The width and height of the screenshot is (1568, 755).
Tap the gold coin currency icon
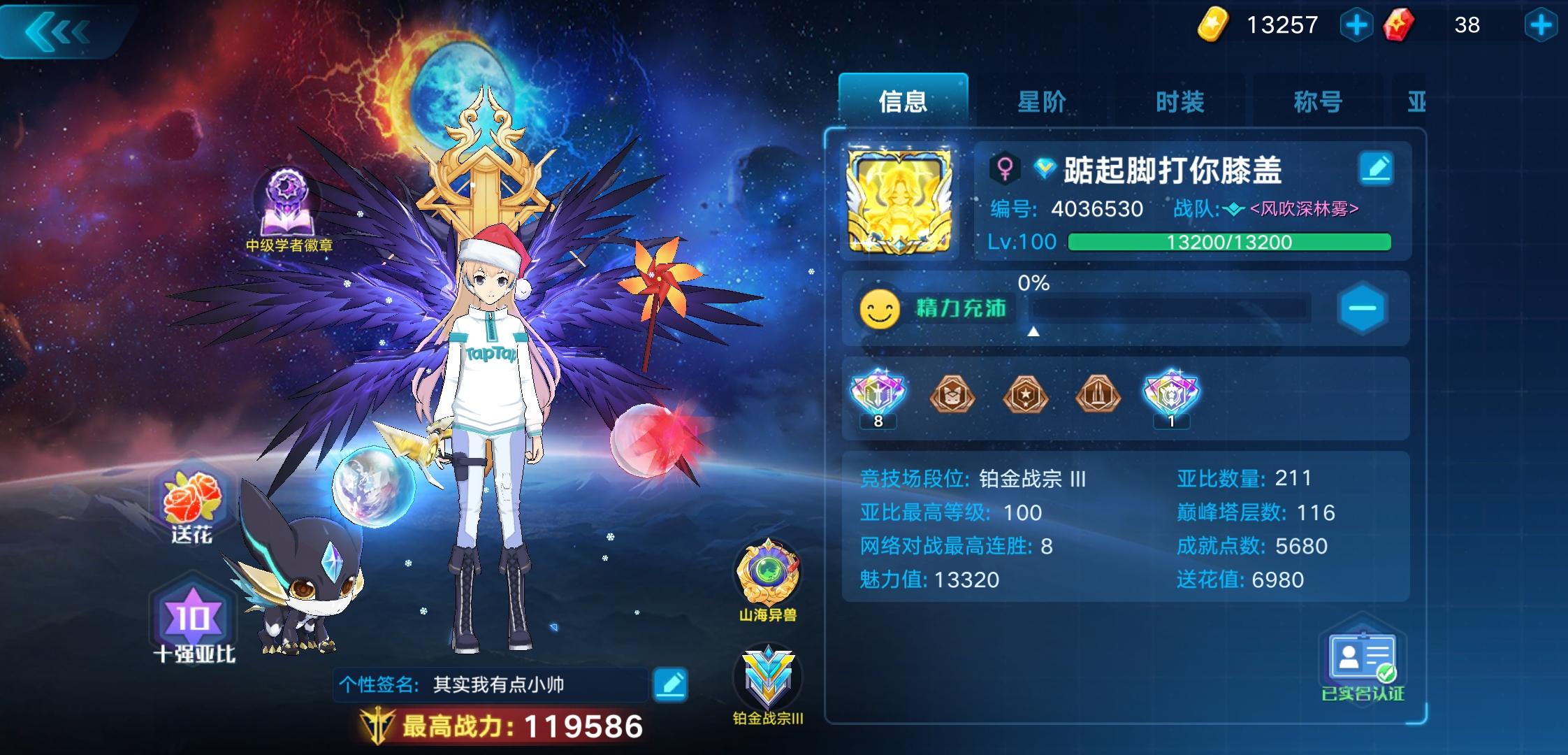point(1214,24)
